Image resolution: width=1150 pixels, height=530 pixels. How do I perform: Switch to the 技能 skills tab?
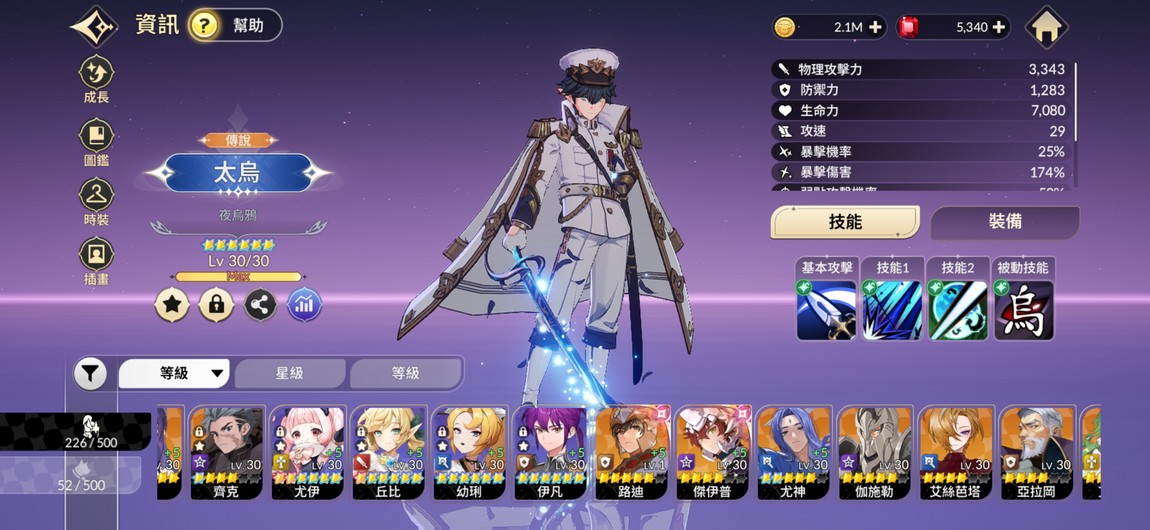point(845,222)
